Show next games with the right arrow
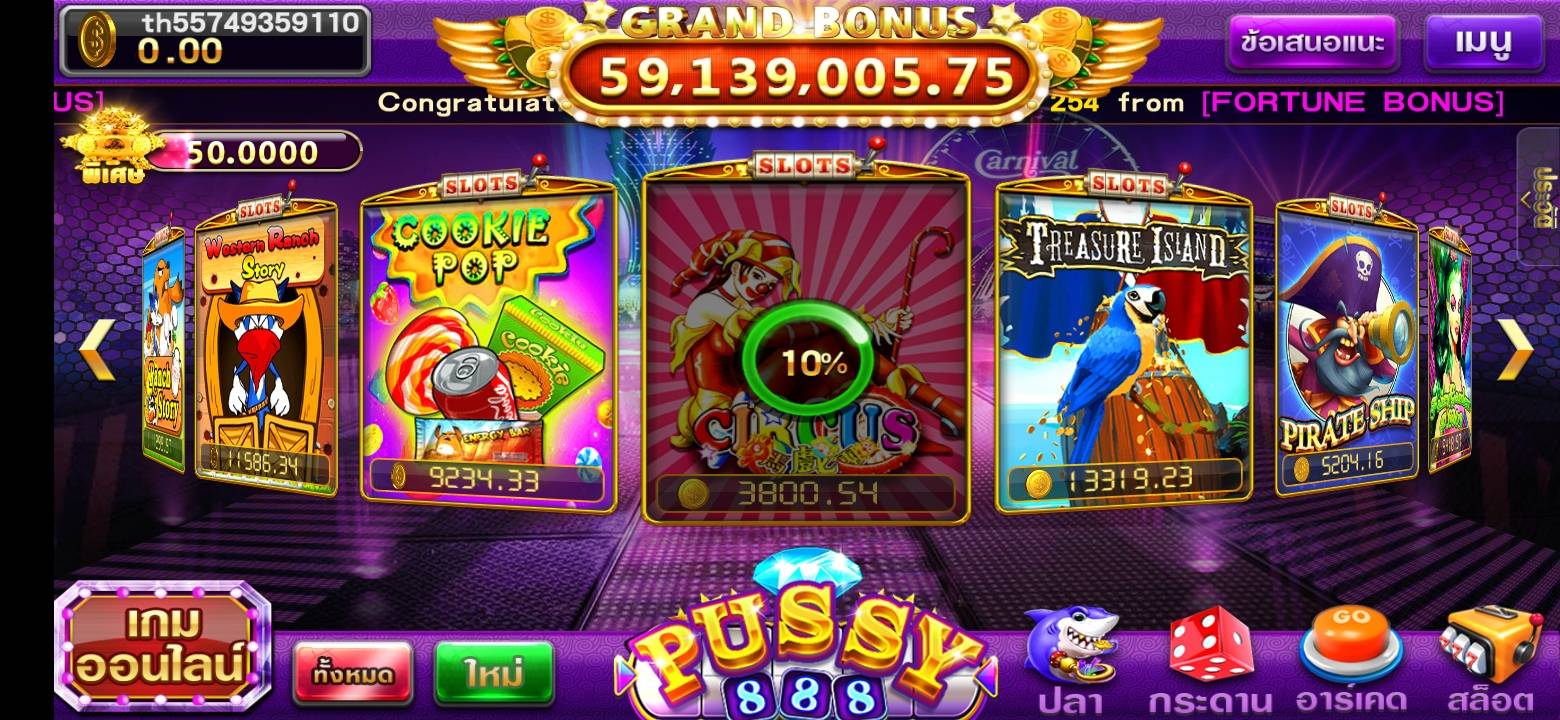 1516,349
